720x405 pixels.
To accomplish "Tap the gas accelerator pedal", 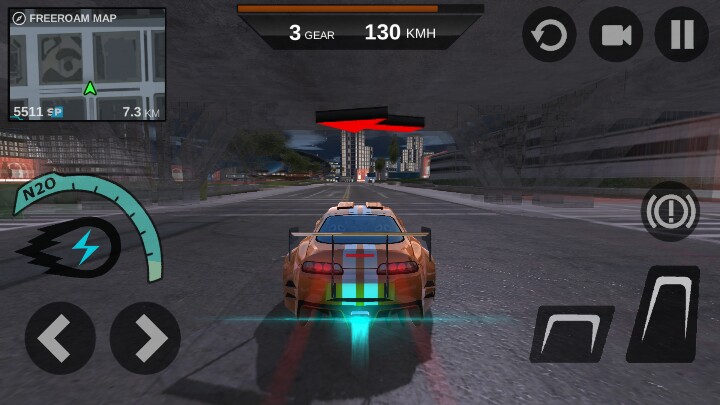I will [x=664, y=313].
